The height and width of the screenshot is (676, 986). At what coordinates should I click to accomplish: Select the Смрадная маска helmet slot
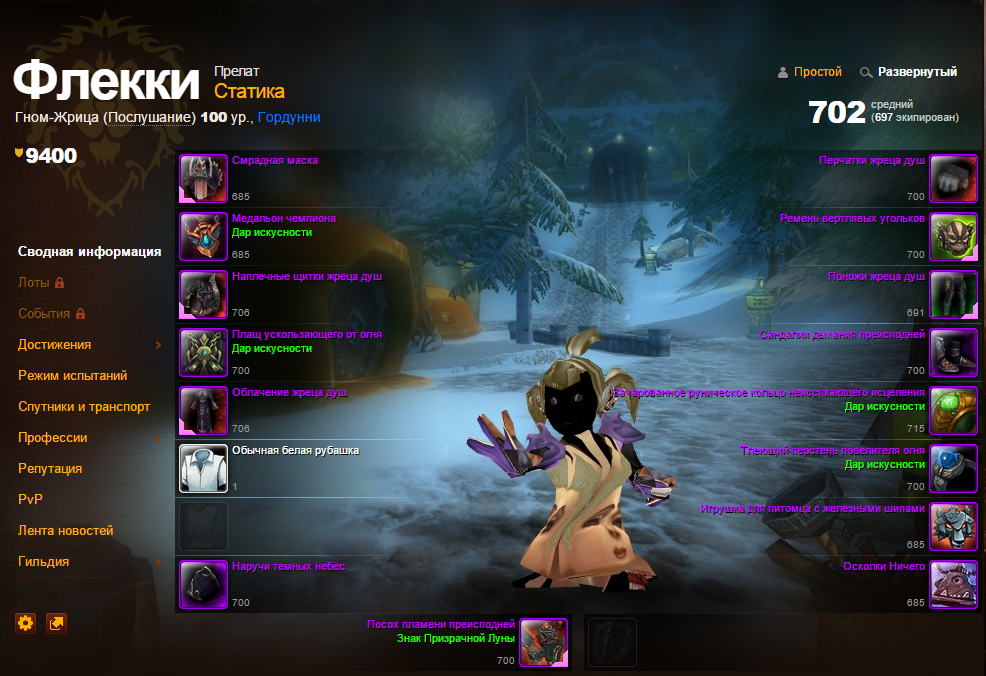click(x=204, y=179)
